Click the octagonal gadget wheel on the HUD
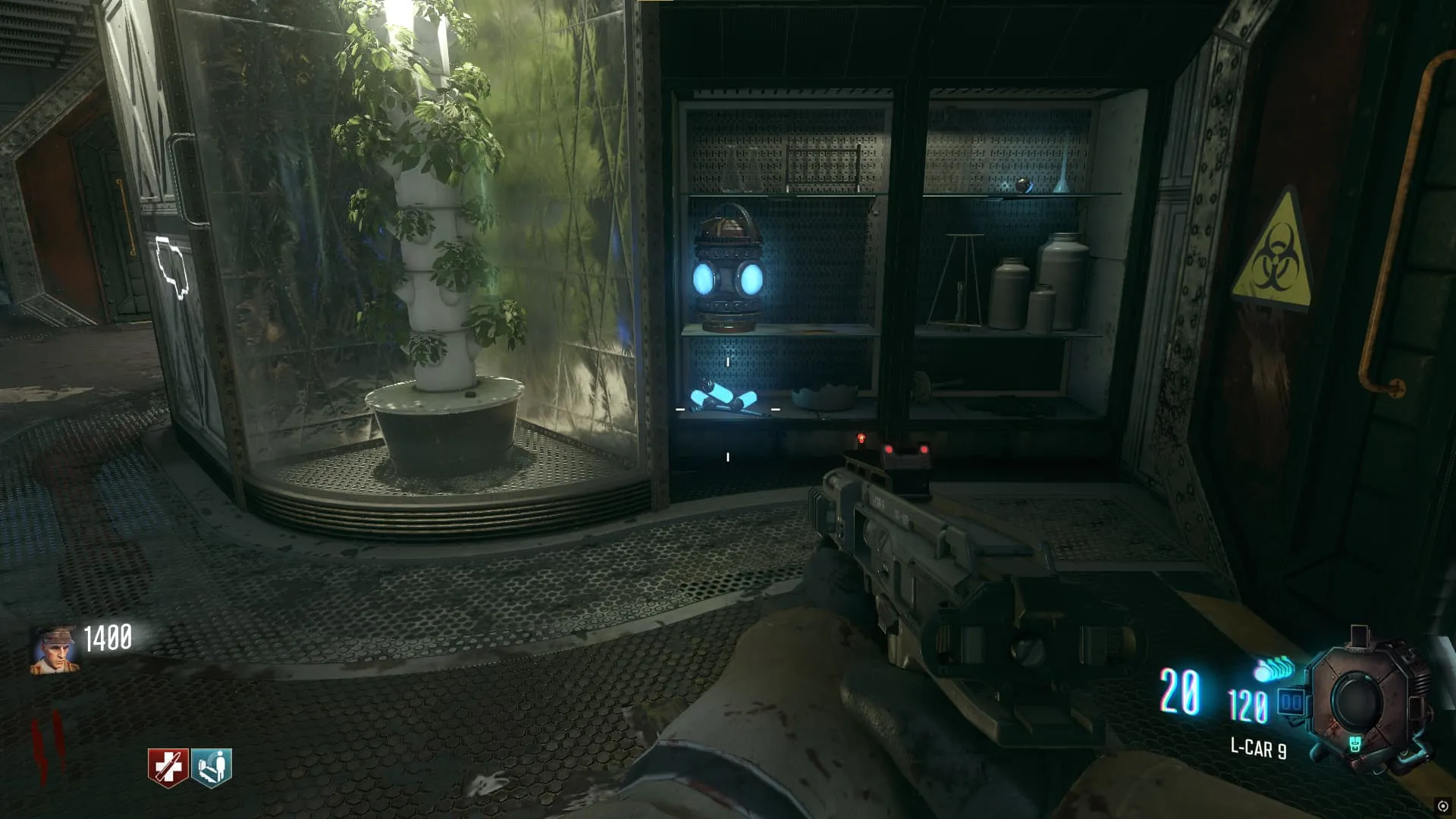 click(x=1360, y=701)
